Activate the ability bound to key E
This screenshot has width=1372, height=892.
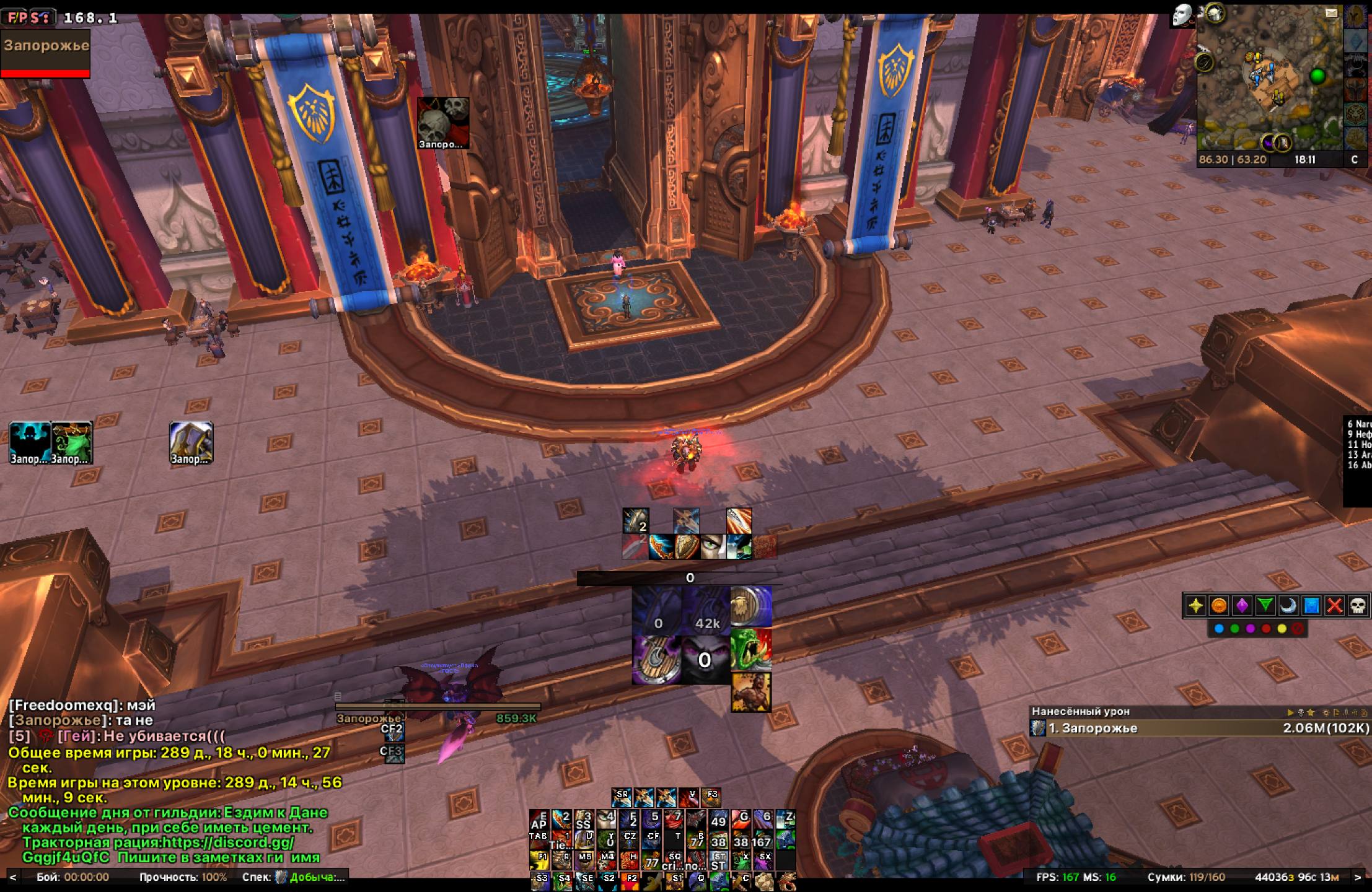[x=539, y=820]
